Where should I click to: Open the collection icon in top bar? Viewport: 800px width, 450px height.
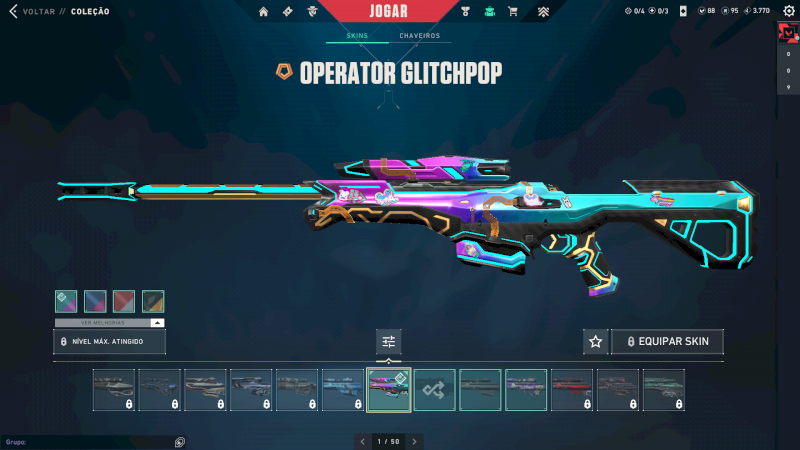pyautogui.click(x=490, y=12)
